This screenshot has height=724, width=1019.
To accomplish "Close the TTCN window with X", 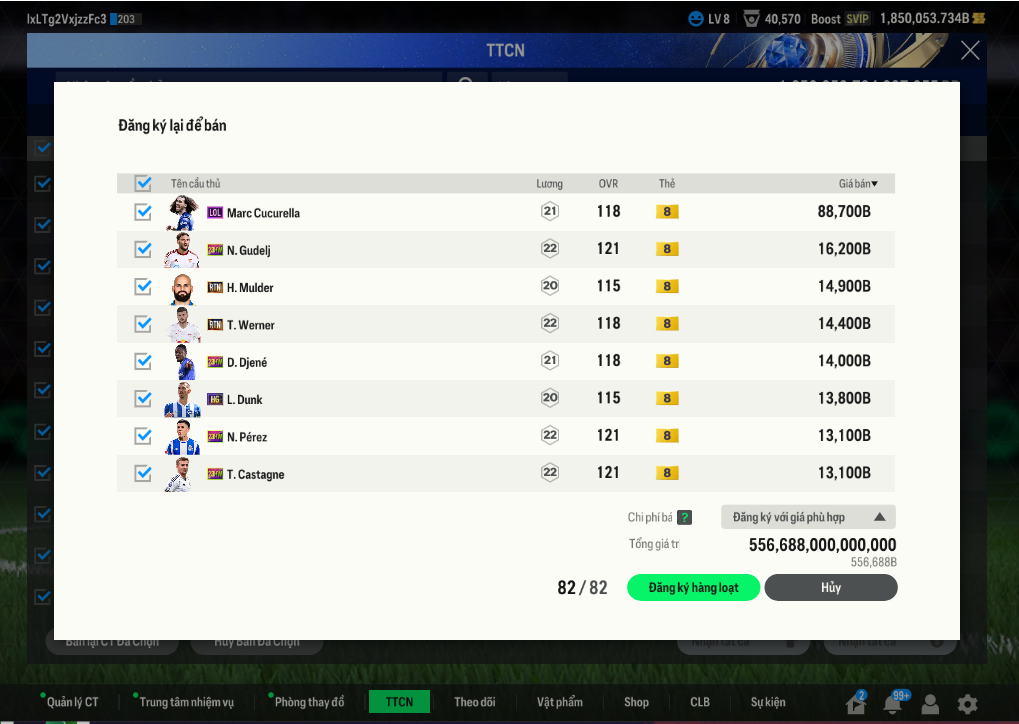I will (x=969, y=50).
